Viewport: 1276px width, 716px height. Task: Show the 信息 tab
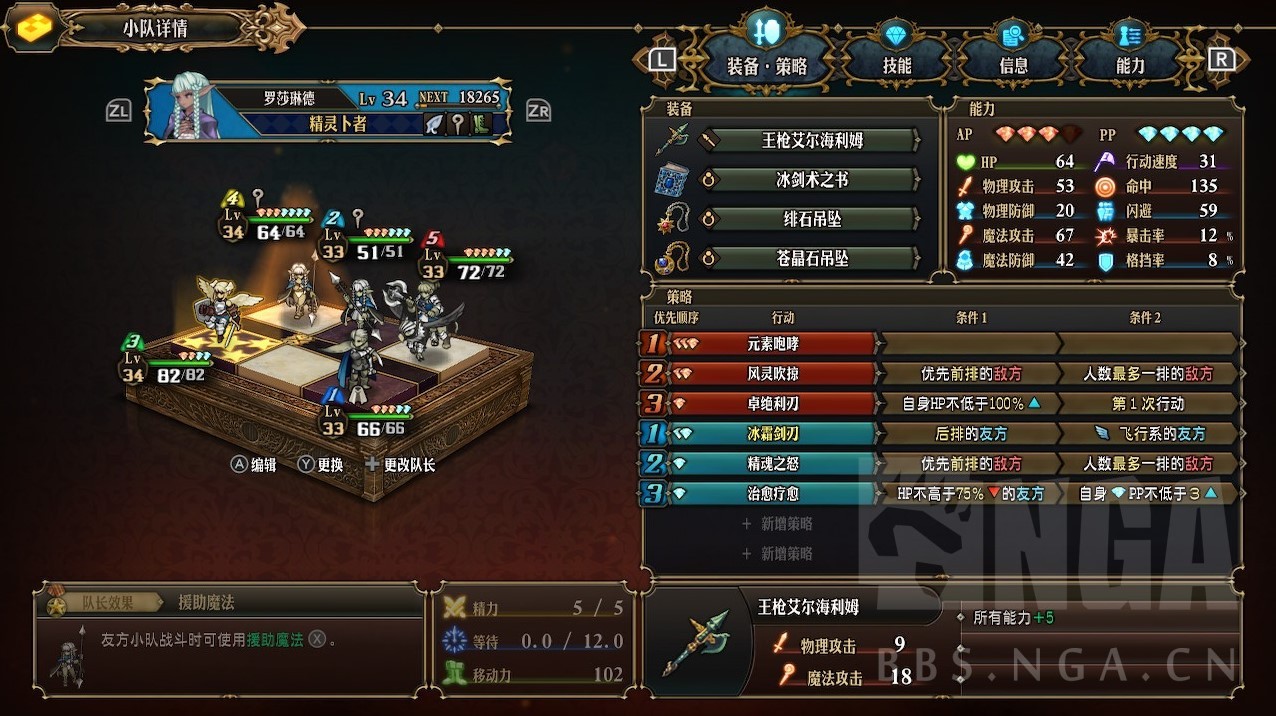click(x=1013, y=66)
